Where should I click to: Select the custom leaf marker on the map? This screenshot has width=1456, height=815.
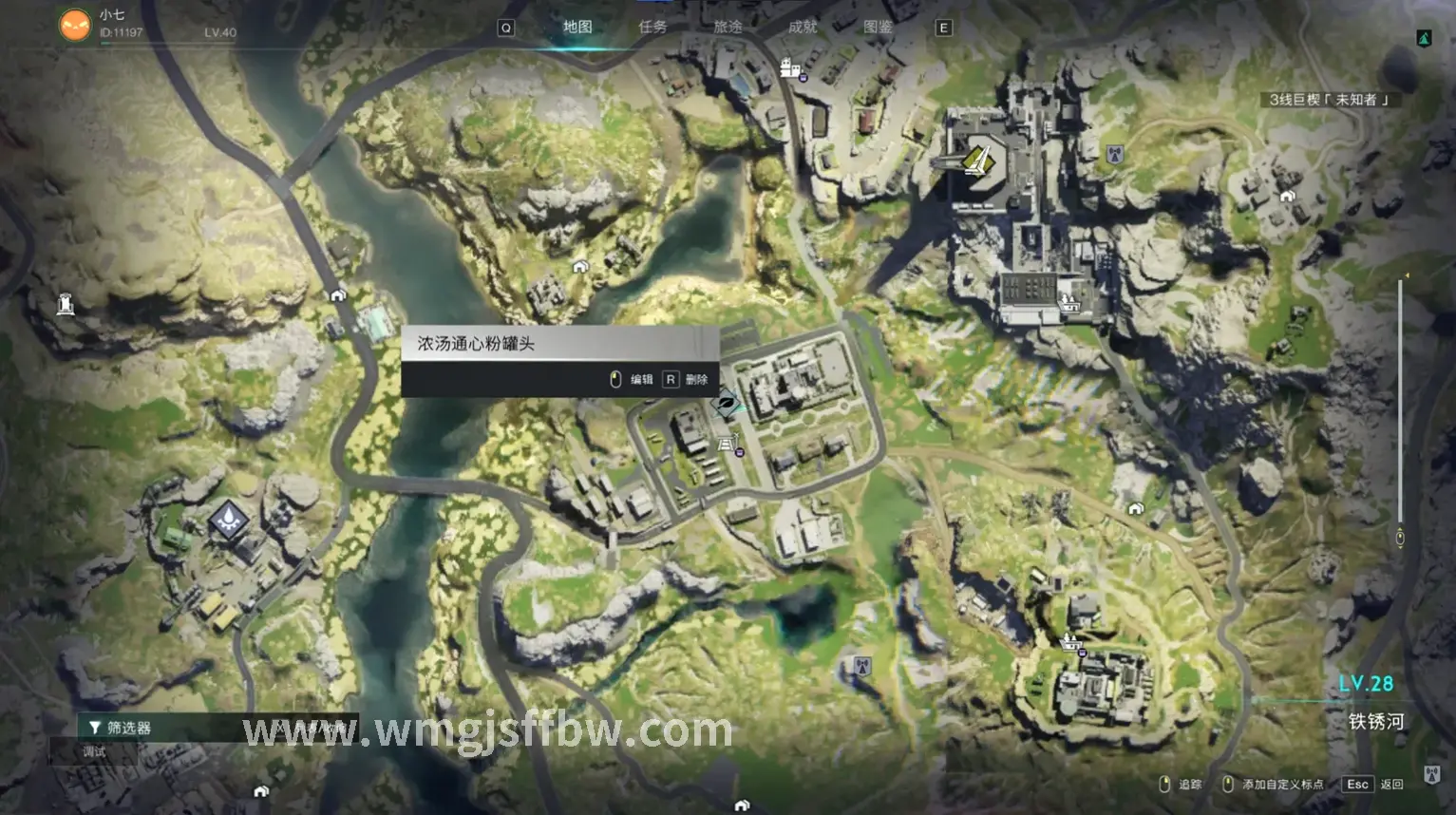point(727,405)
